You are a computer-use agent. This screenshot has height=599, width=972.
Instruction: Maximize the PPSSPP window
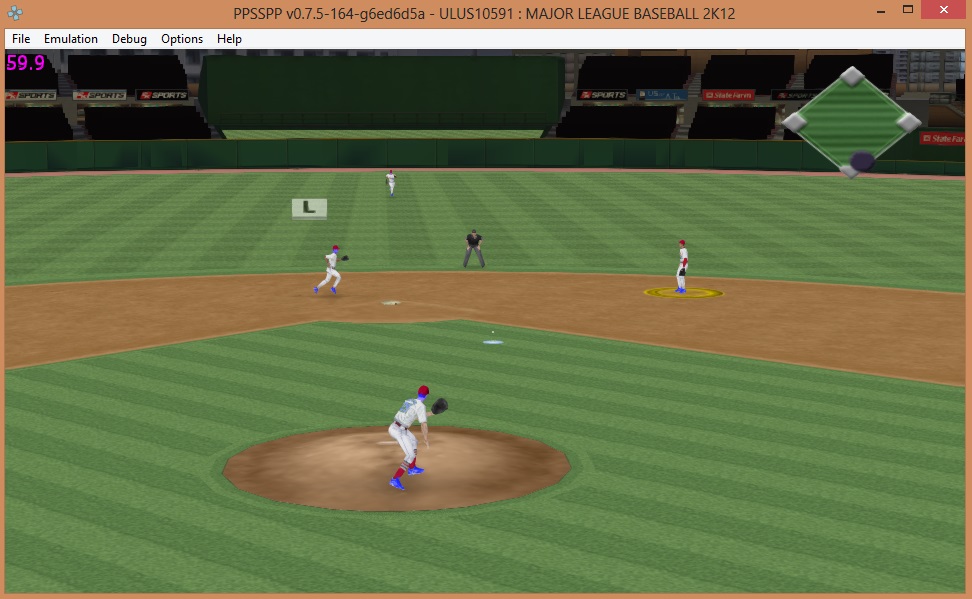click(x=908, y=10)
